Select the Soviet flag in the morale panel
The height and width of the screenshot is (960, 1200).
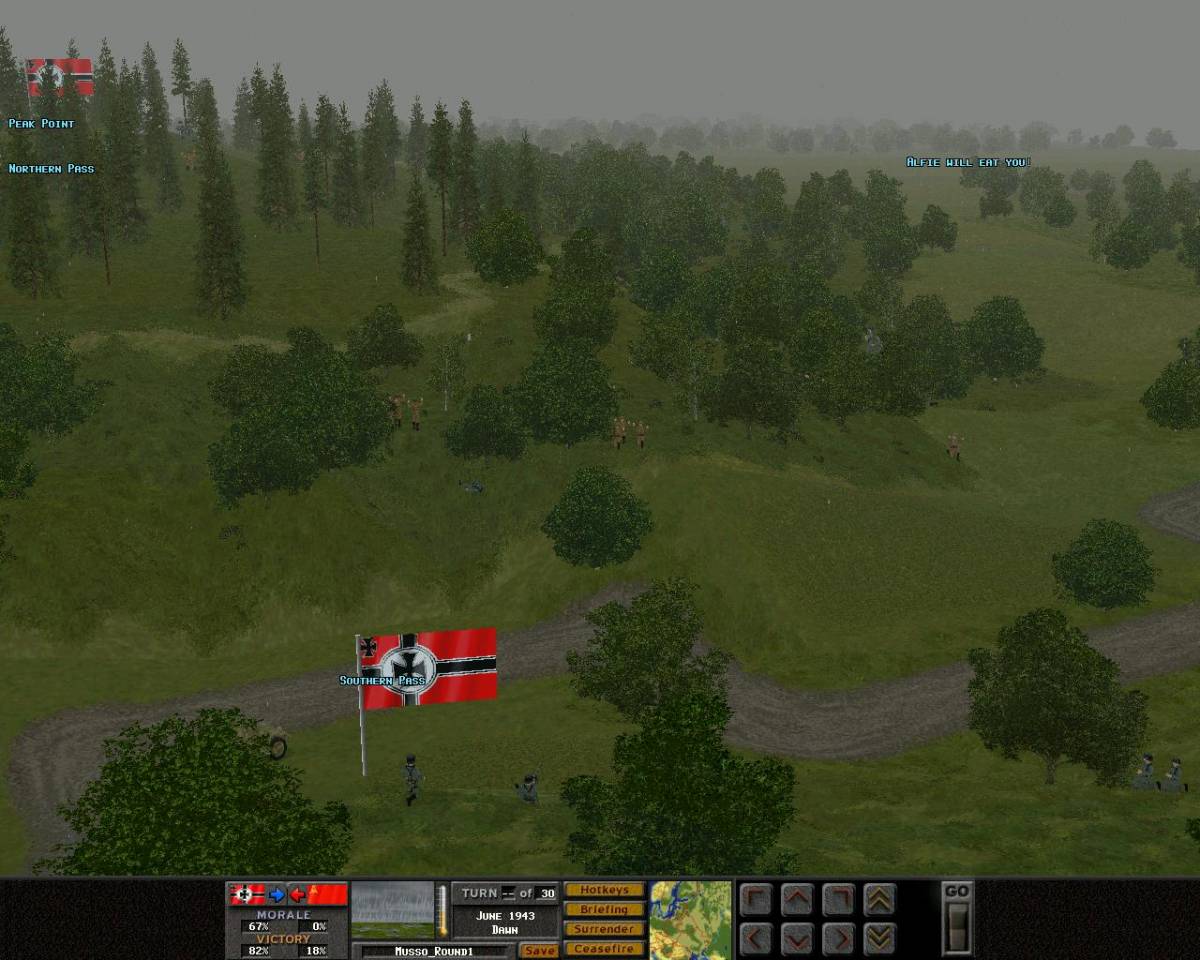click(x=327, y=894)
